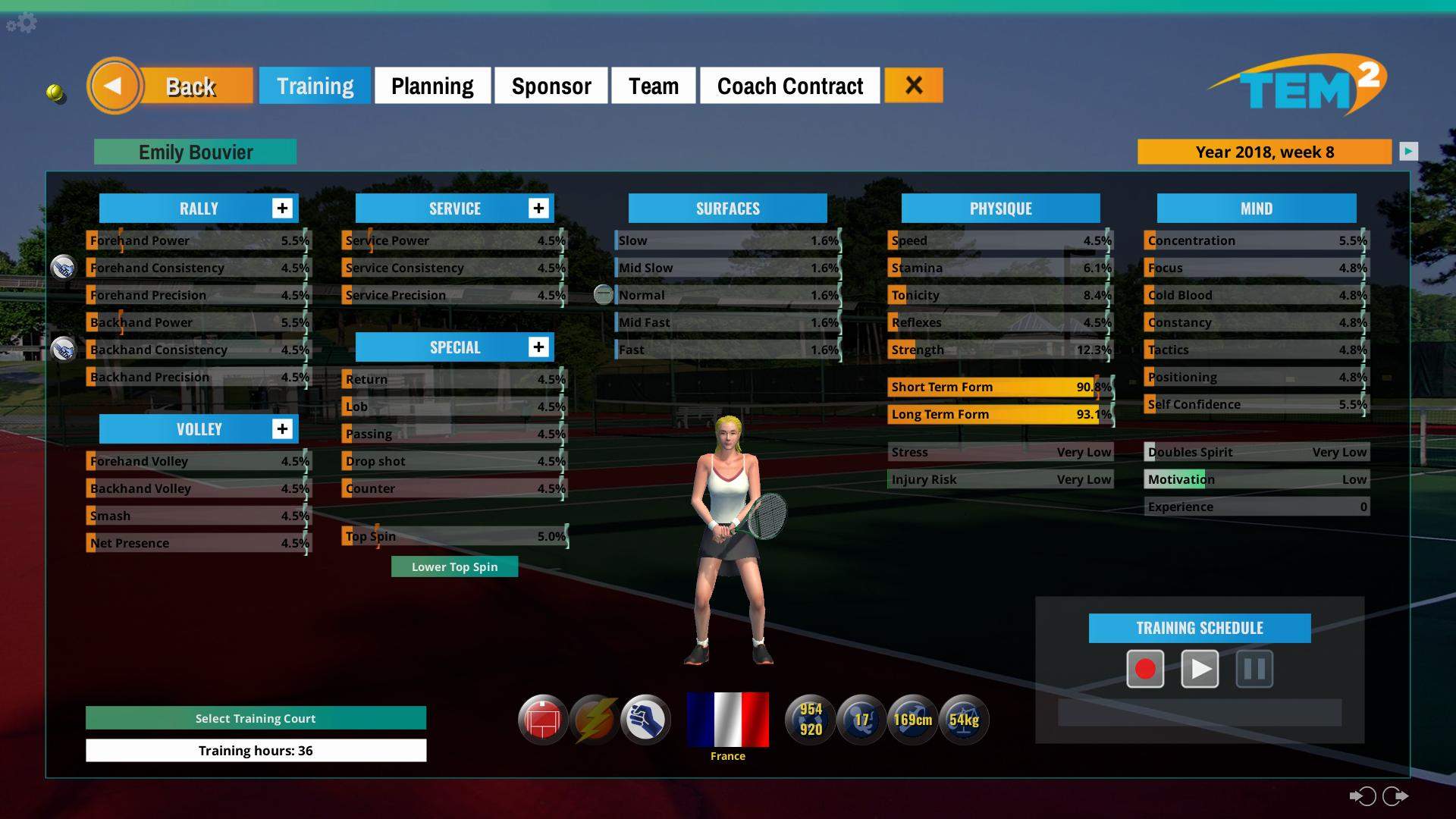Expand the VOLLEY category with its plus button
The width and height of the screenshot is (1456, 819).
(x=282, y=428)
